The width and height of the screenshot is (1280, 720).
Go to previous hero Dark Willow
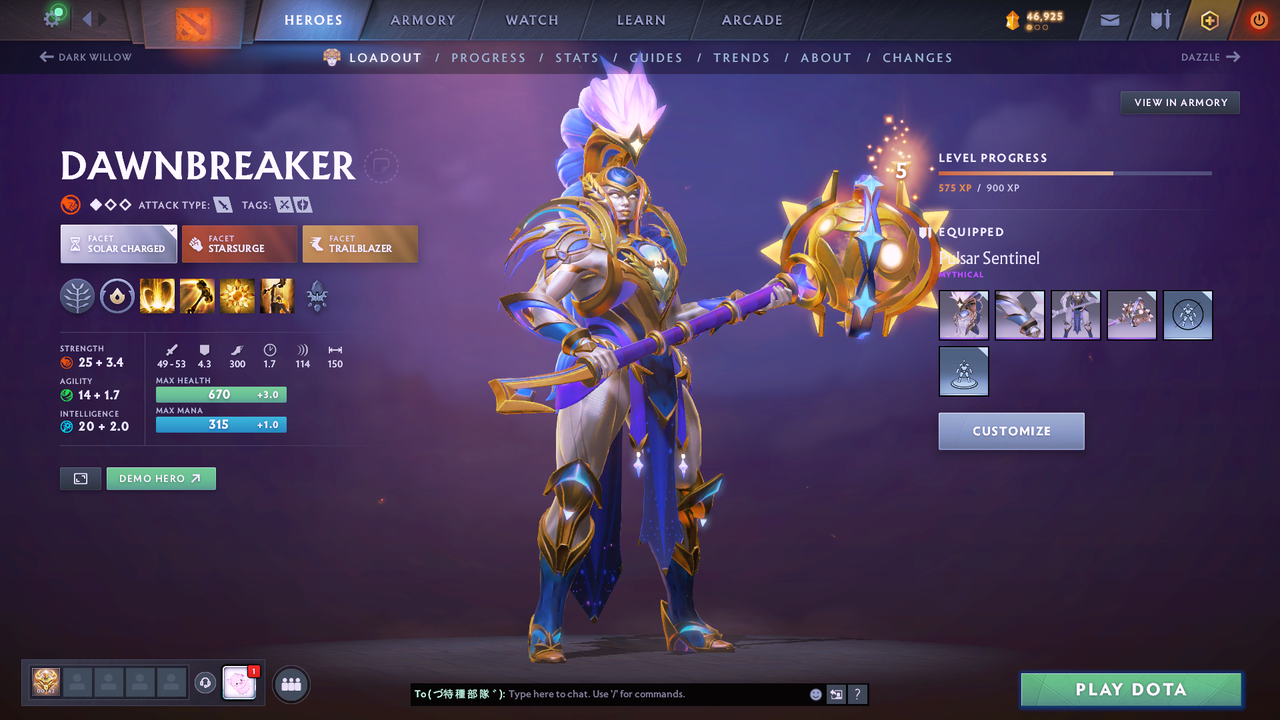coord(86,58)
